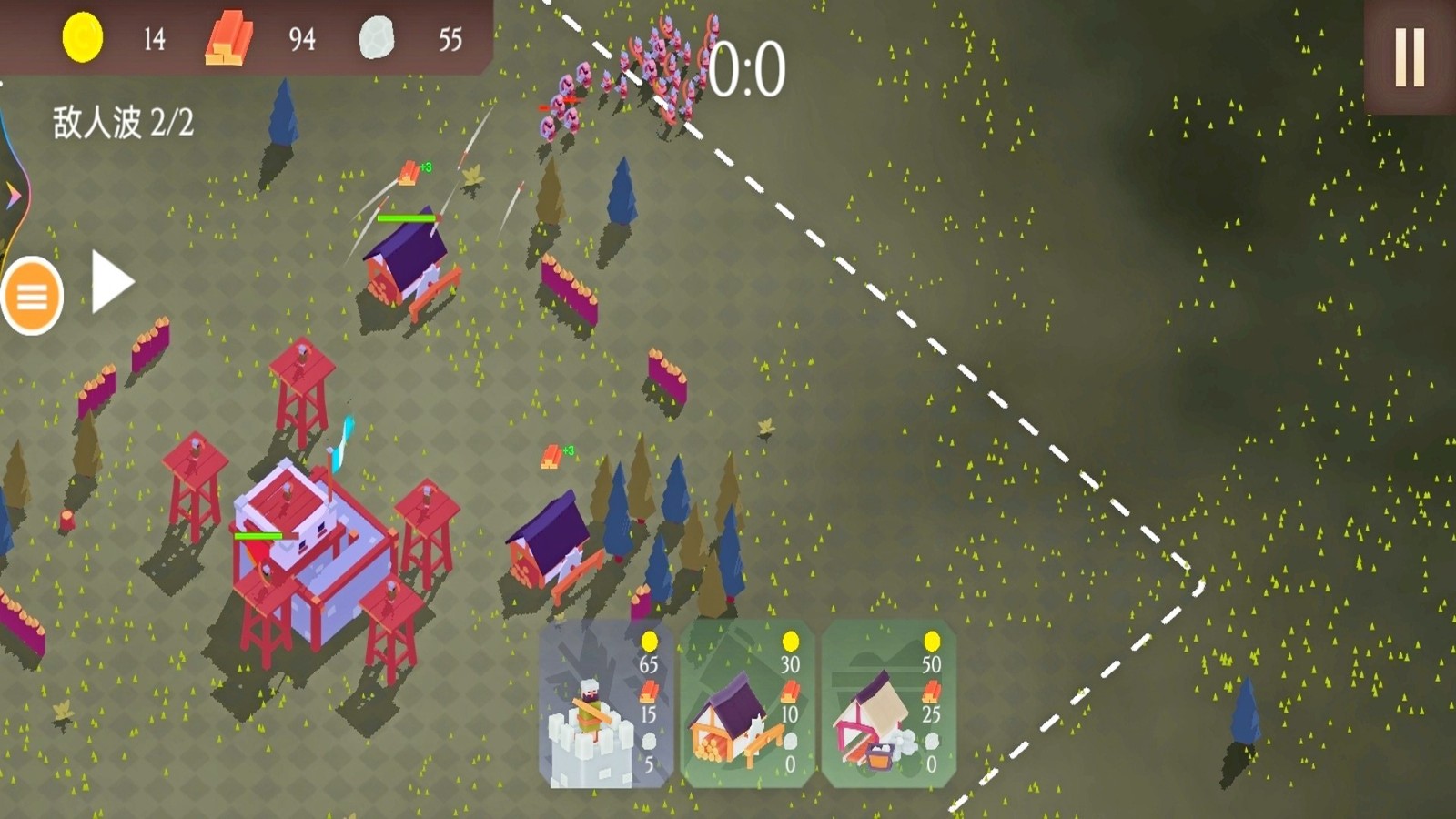
Task: Click the white play arrow
Action: pyautogui.click(x=112, y=282)
